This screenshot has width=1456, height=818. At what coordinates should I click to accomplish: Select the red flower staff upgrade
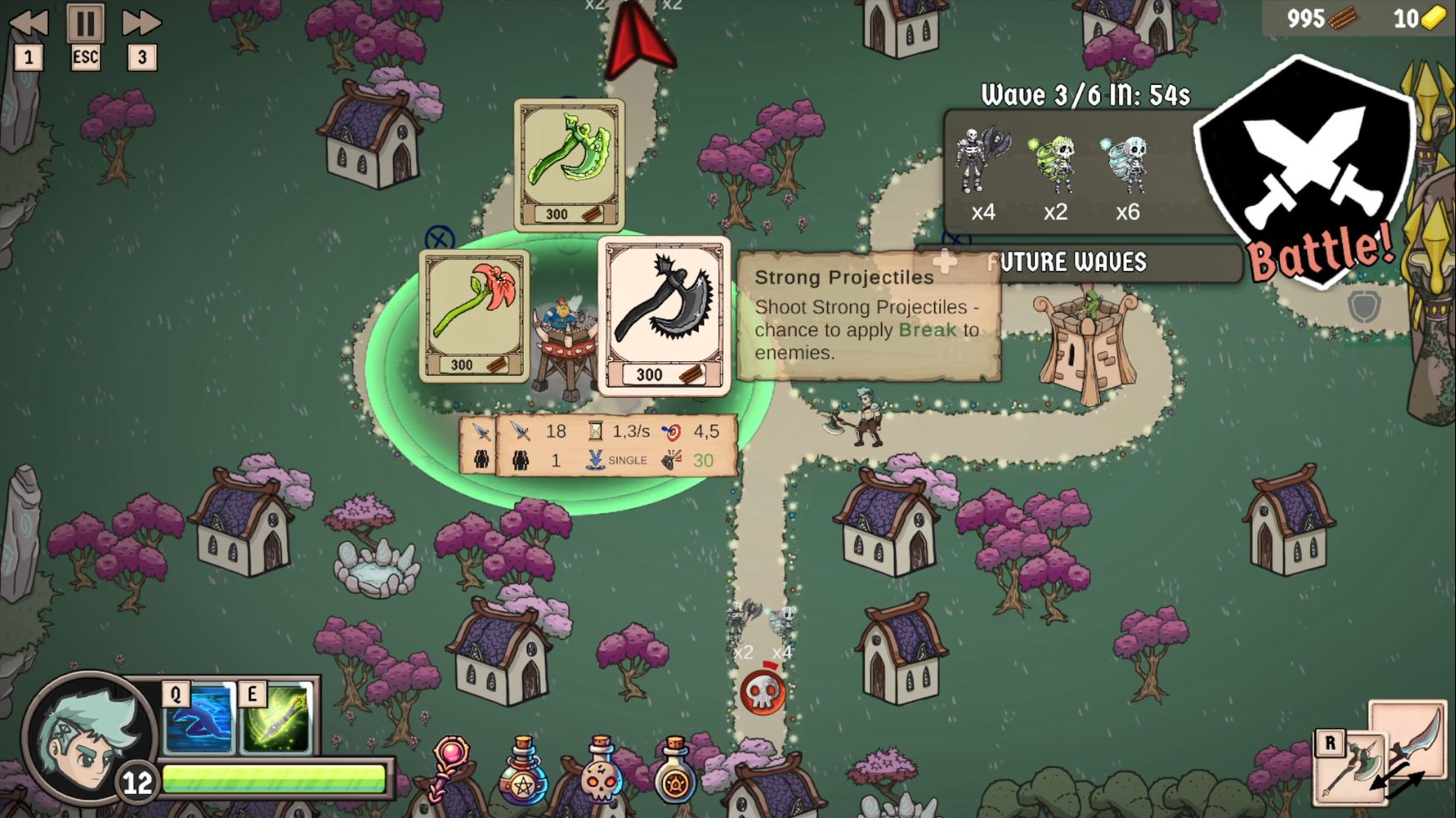click(x=474, y=315)
